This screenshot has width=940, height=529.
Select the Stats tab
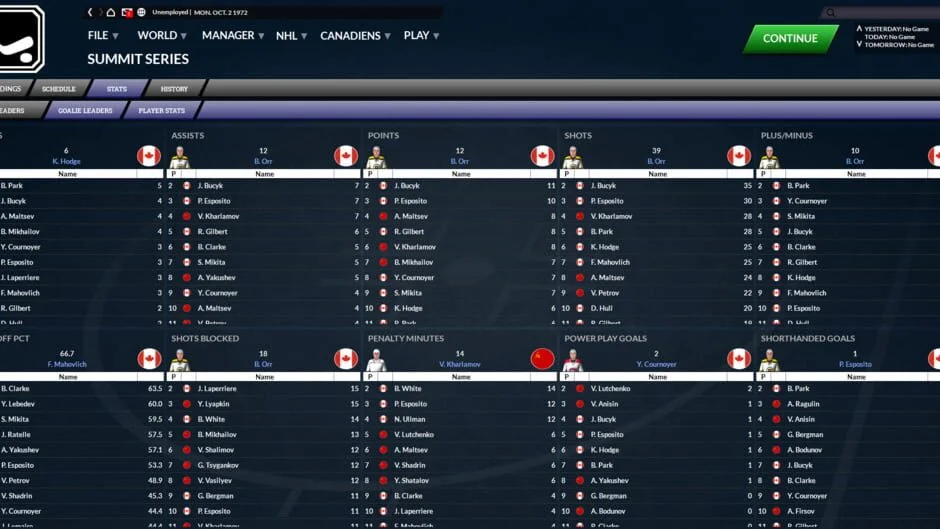pos(117,89)
